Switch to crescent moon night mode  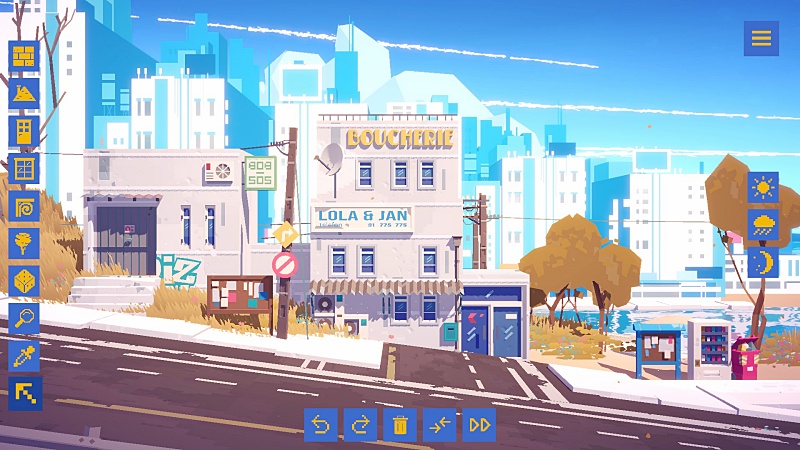point(763,262)
